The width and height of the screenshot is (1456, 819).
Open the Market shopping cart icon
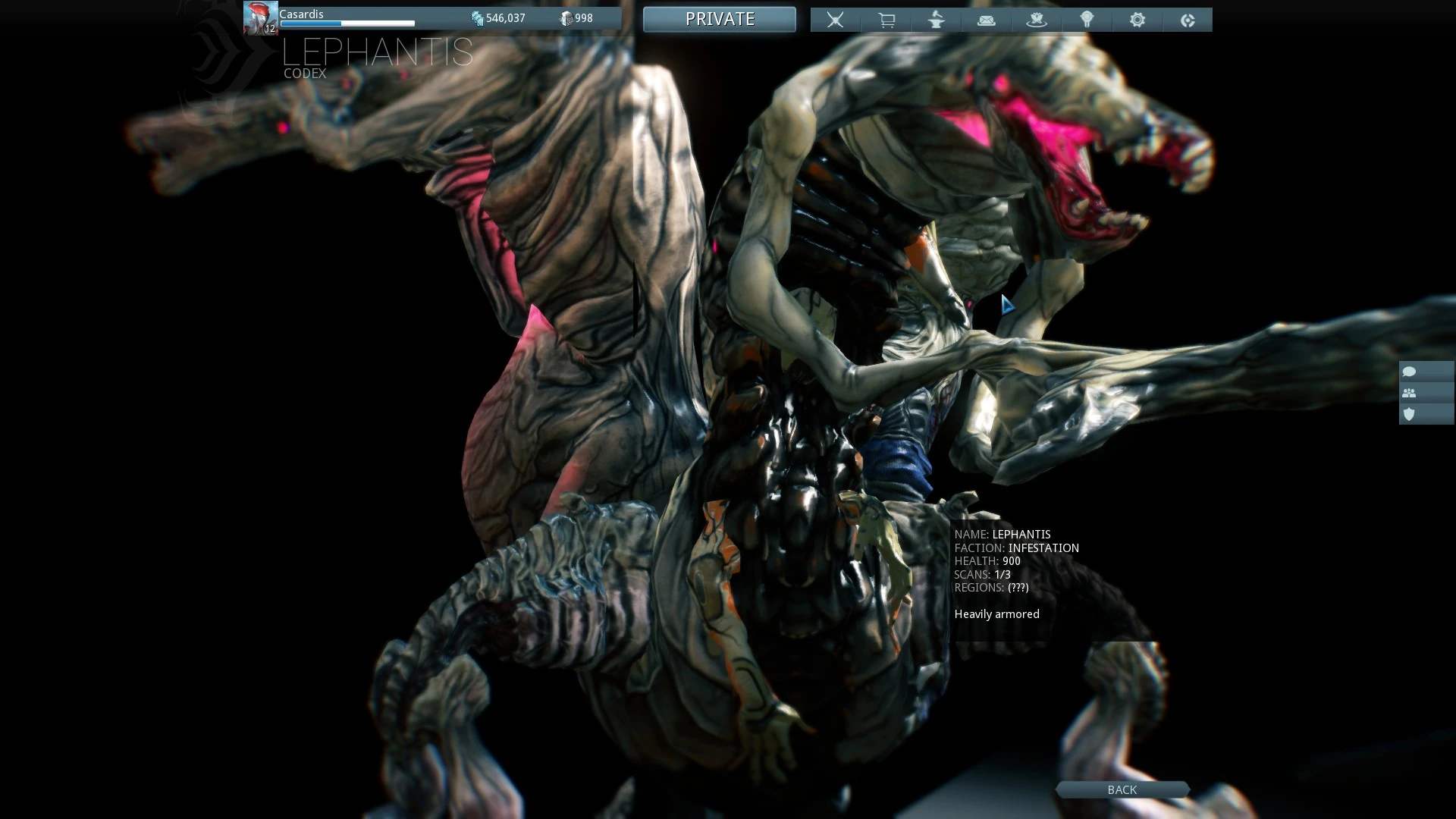pyautogui.click(x=886, y=20)
